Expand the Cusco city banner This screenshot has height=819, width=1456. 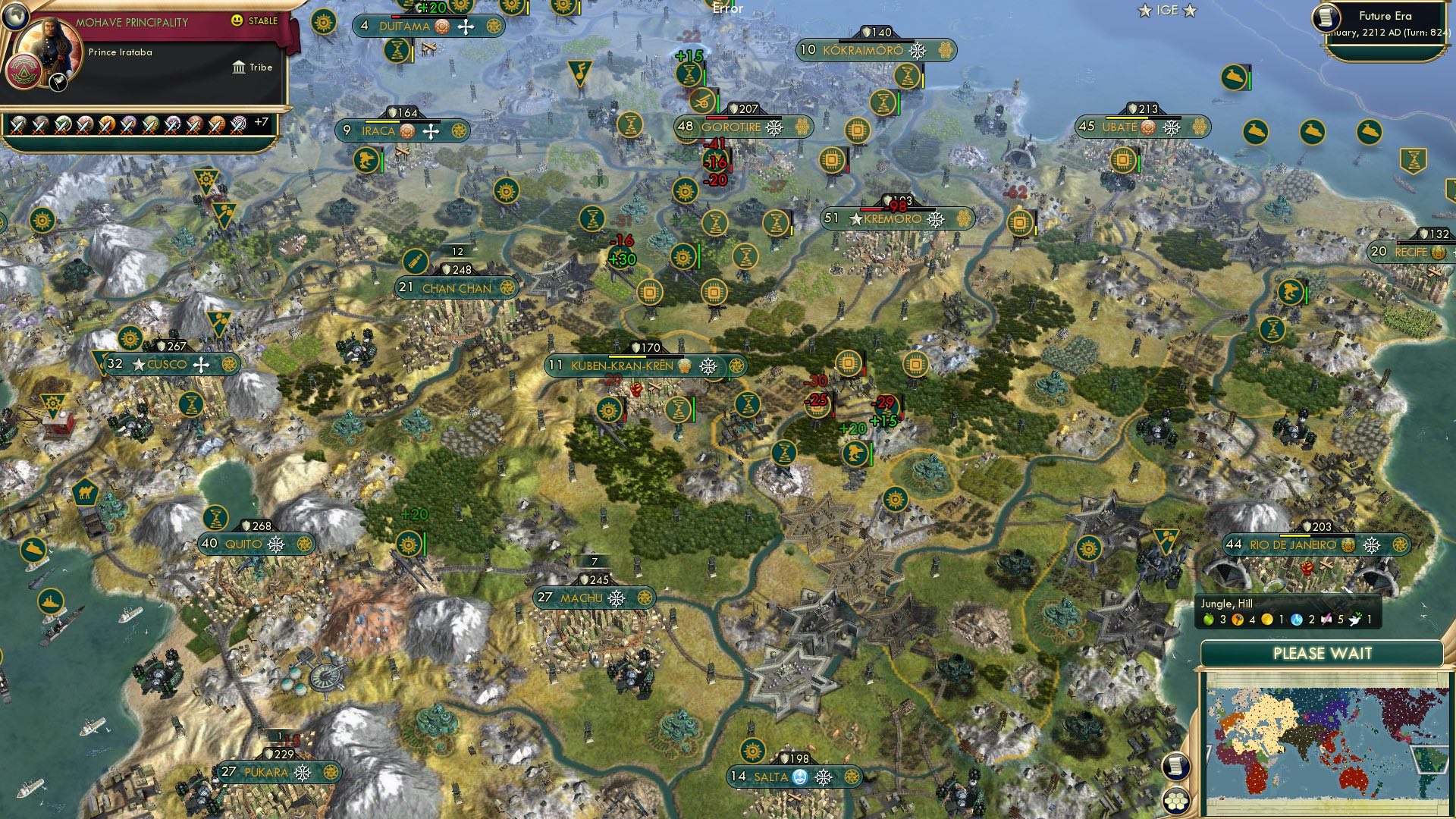168,364
